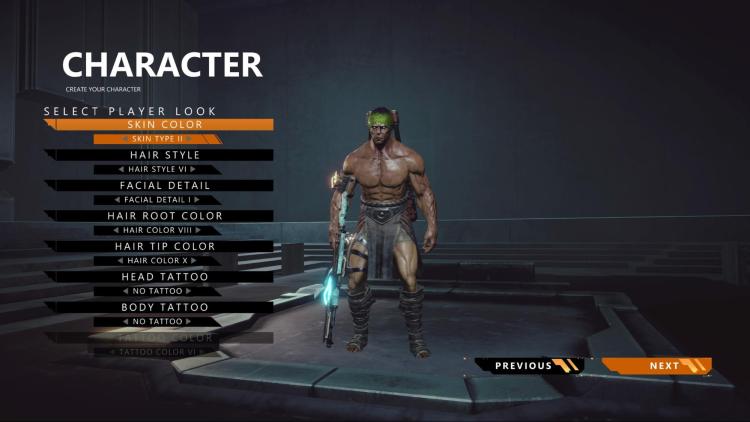The image size is (750, 422).
Task: Click left arrow beside Skin Type II
Action: 125,139
